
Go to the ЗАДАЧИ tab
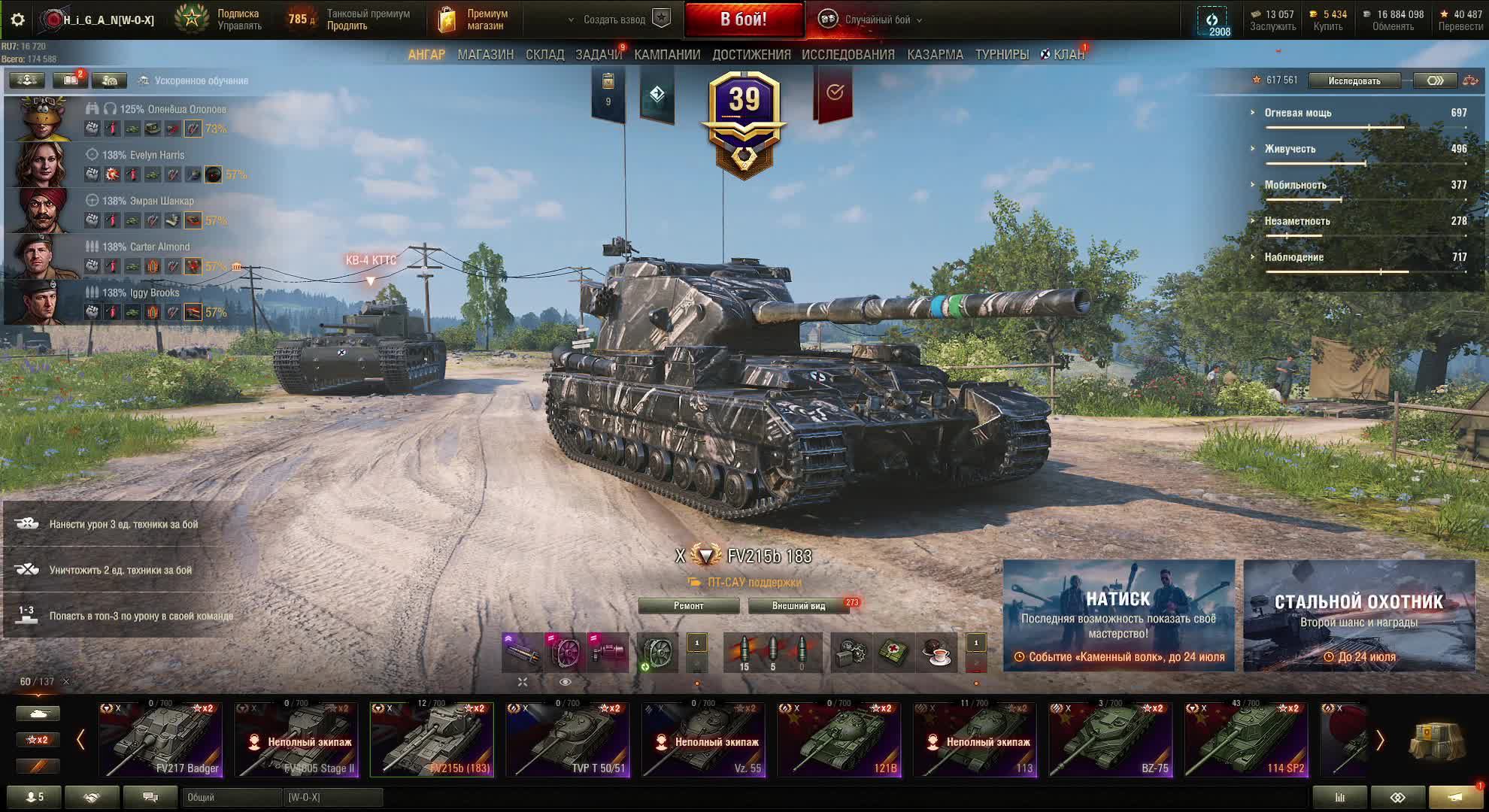coord(598,55)
